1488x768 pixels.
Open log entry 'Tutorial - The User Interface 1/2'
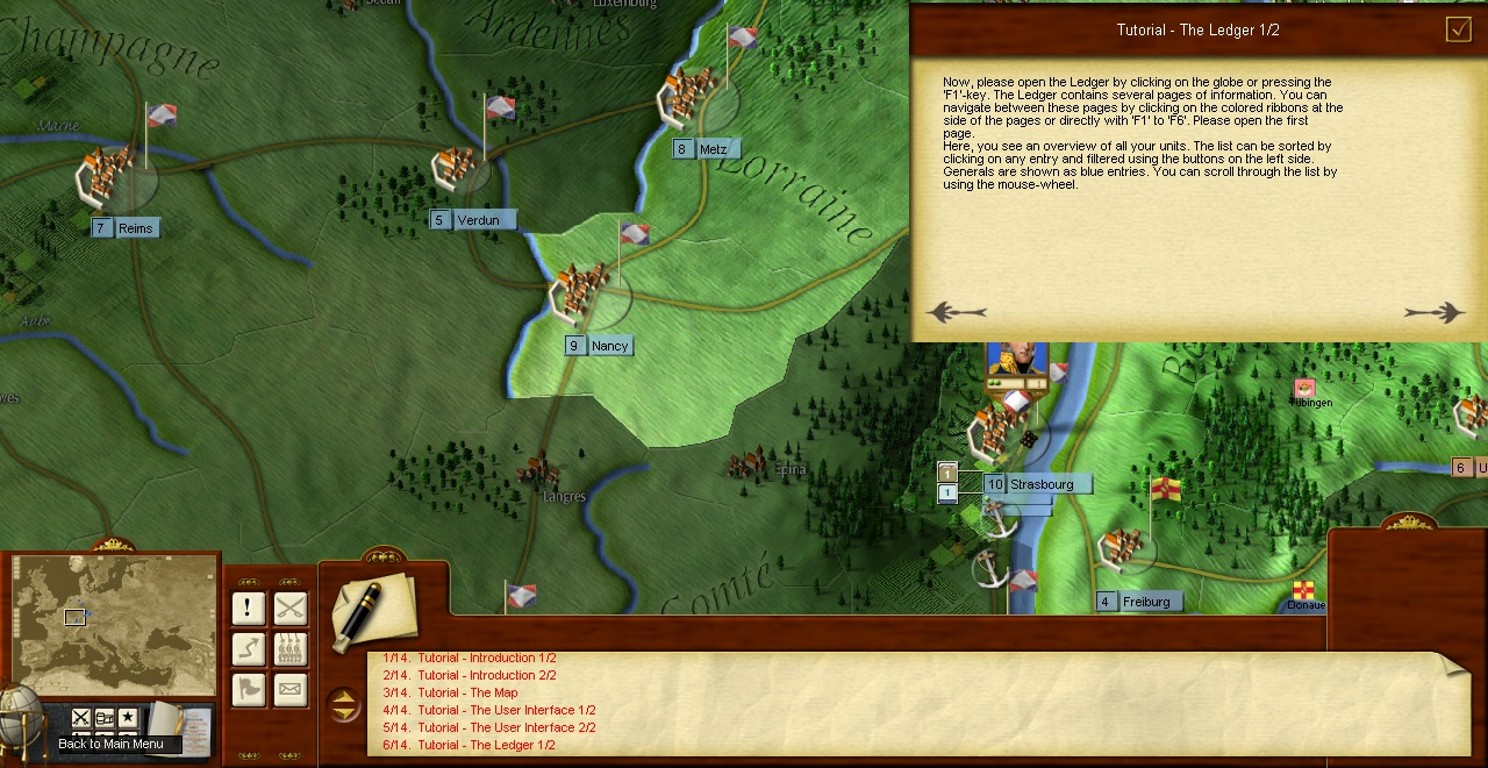click(506, 710)
